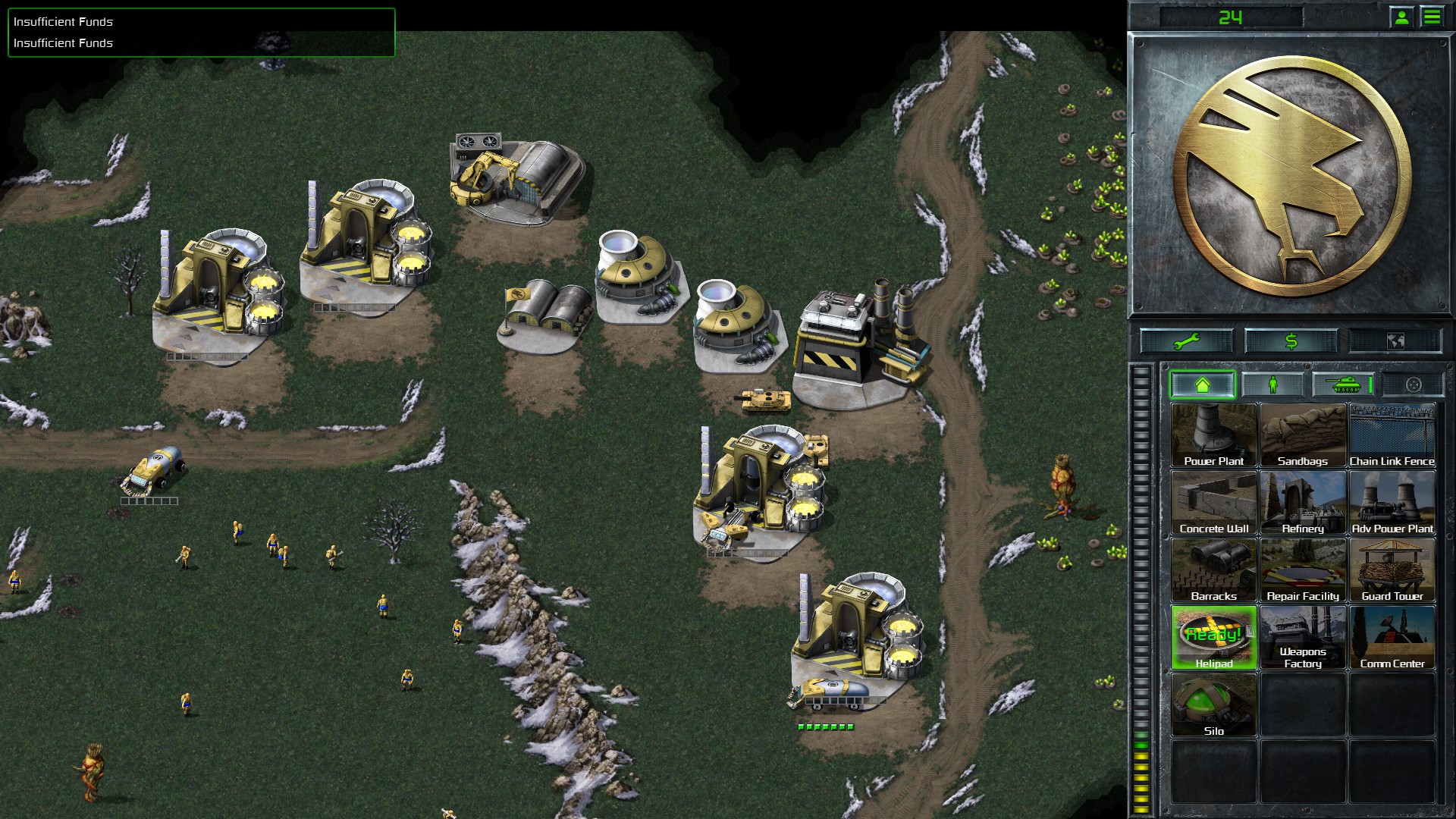Place the ready Helipad

click(x=1213, y=637)
